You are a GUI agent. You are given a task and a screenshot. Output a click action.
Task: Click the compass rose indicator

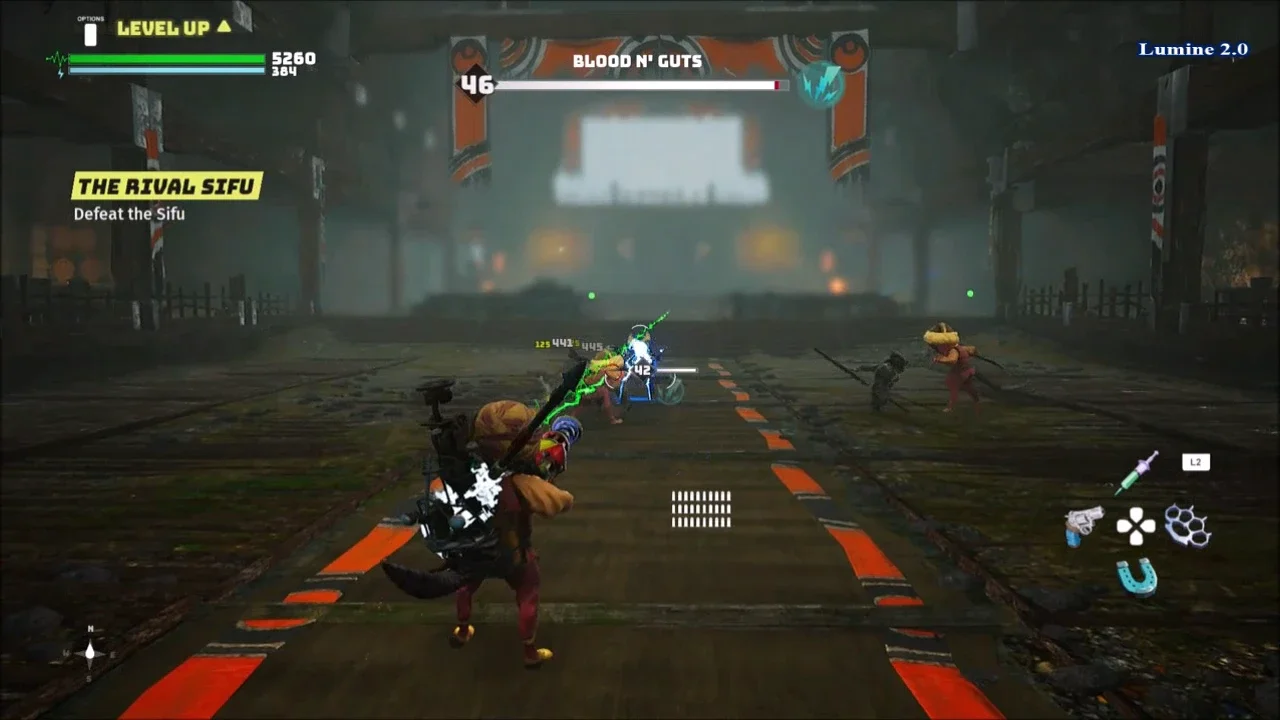click(x=90, y=653)
